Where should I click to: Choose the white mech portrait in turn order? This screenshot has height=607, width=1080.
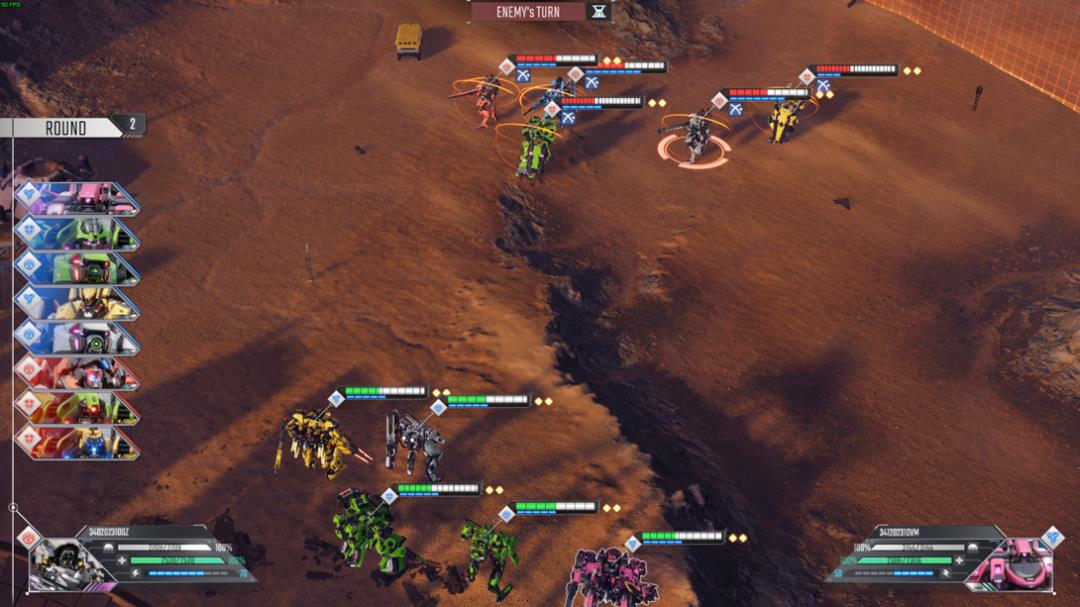[78, 337]
